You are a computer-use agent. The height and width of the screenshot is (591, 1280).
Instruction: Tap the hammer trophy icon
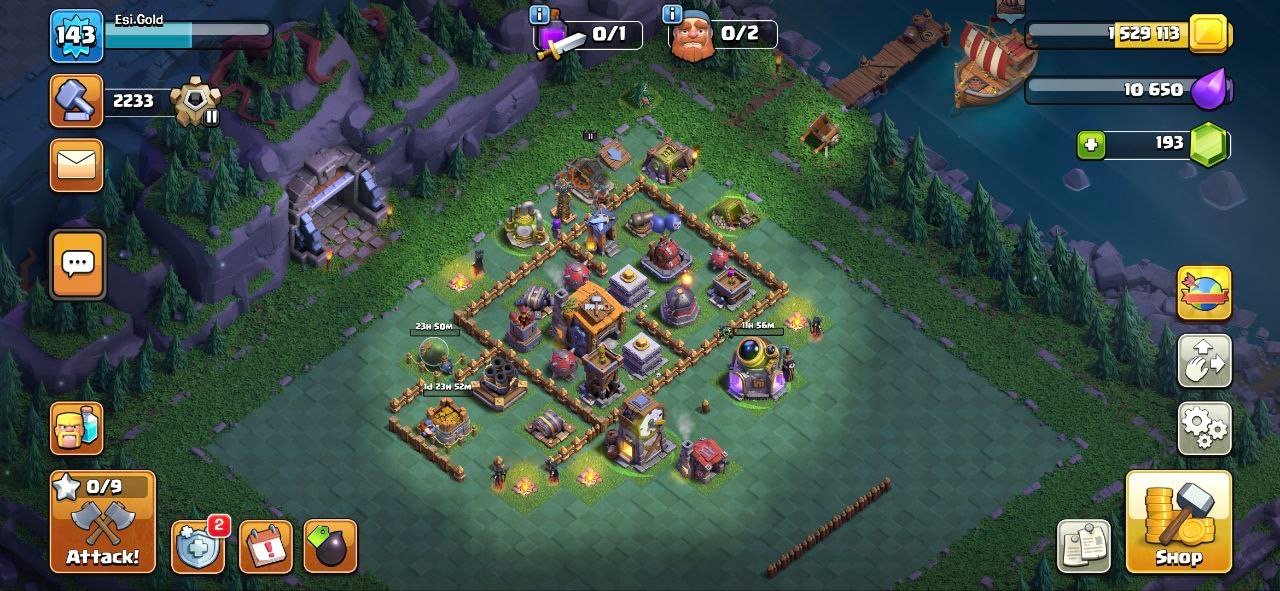[x=76, y=101]
